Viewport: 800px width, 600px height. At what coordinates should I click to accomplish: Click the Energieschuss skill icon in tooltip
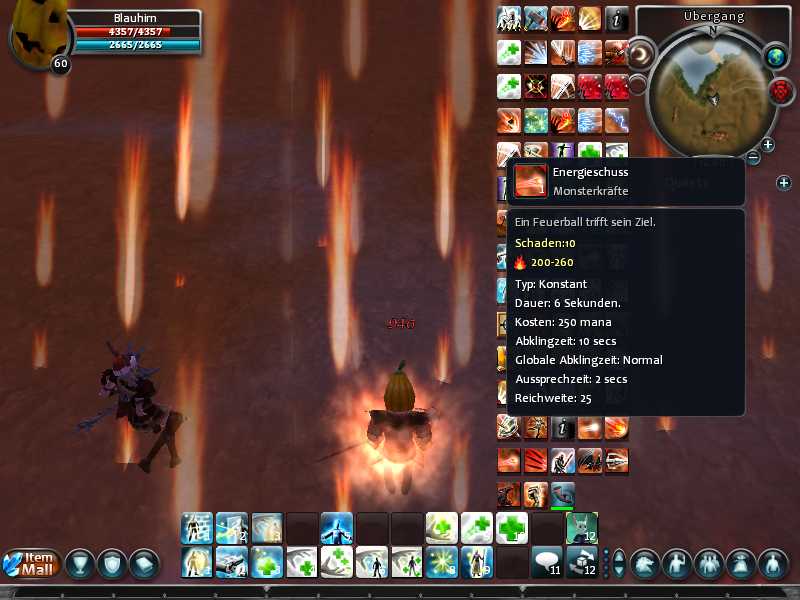click(531, 181)
